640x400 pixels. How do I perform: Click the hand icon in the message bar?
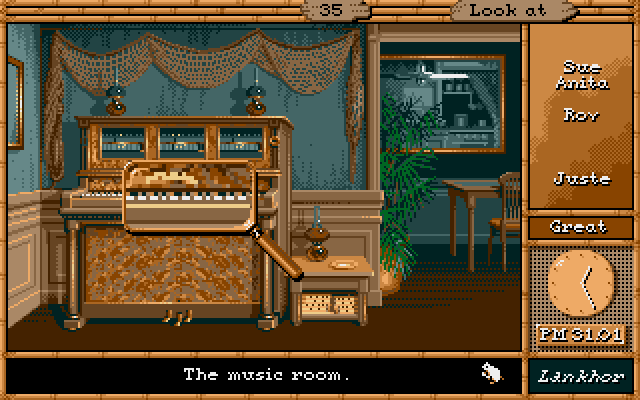pos(492,374)
